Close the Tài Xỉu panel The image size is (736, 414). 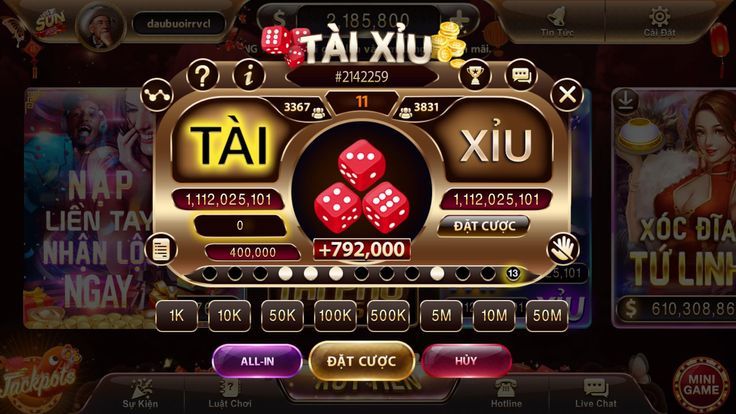click(567, 95)
